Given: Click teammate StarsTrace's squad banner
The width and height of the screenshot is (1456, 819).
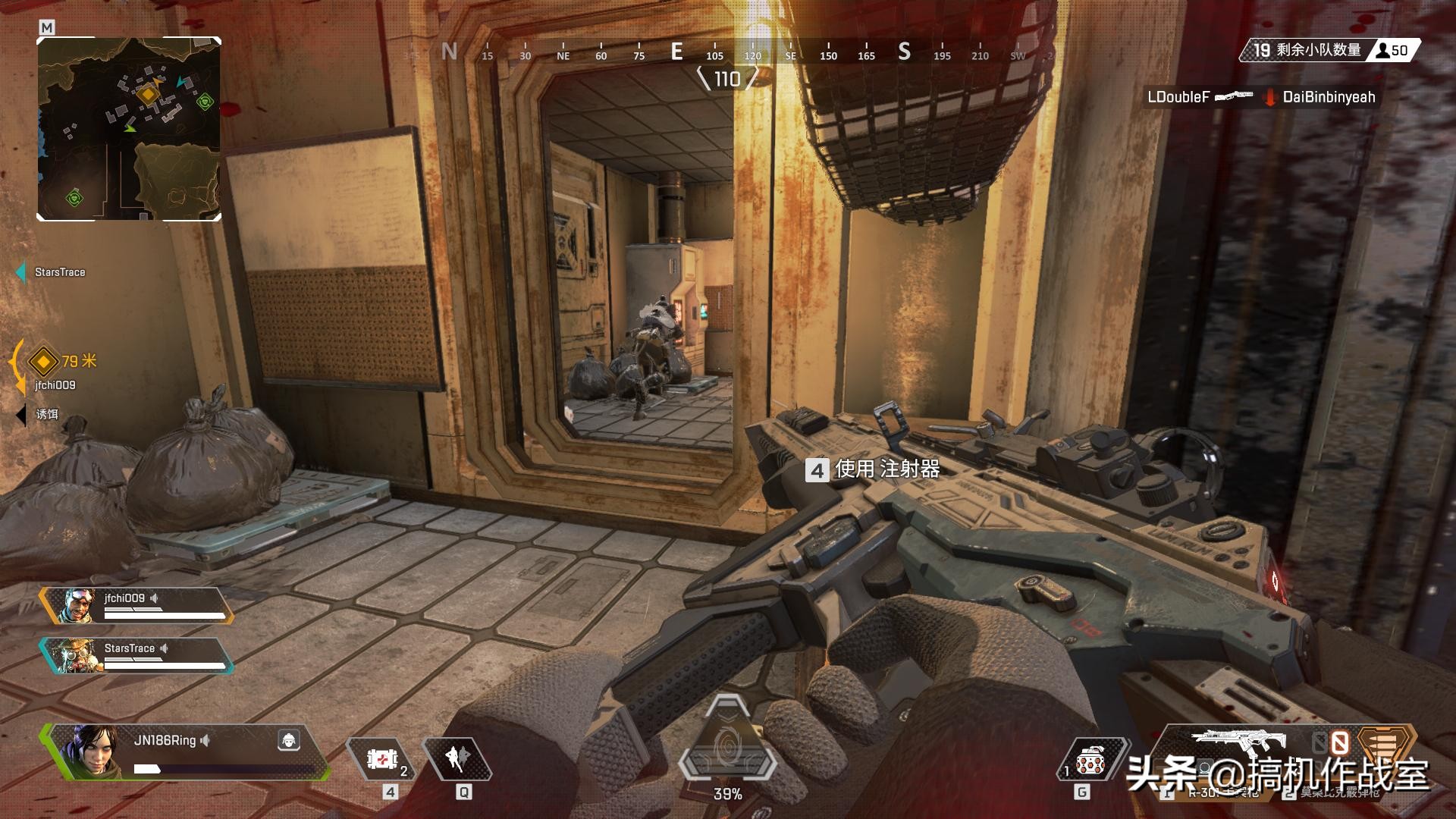Looking at the screenshot, I should click(x=136, y=655).
